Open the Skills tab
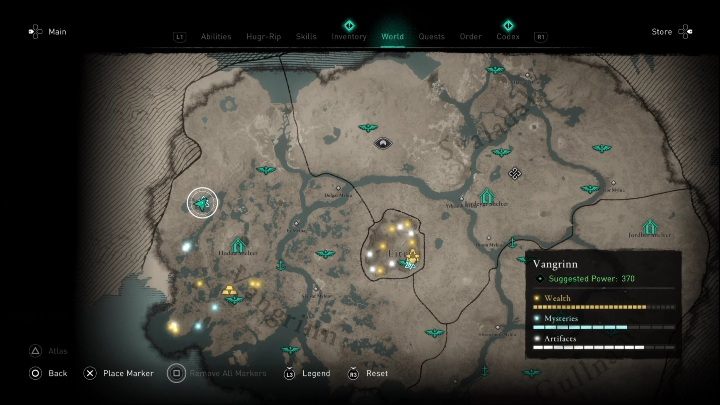 tap(306, 37)
